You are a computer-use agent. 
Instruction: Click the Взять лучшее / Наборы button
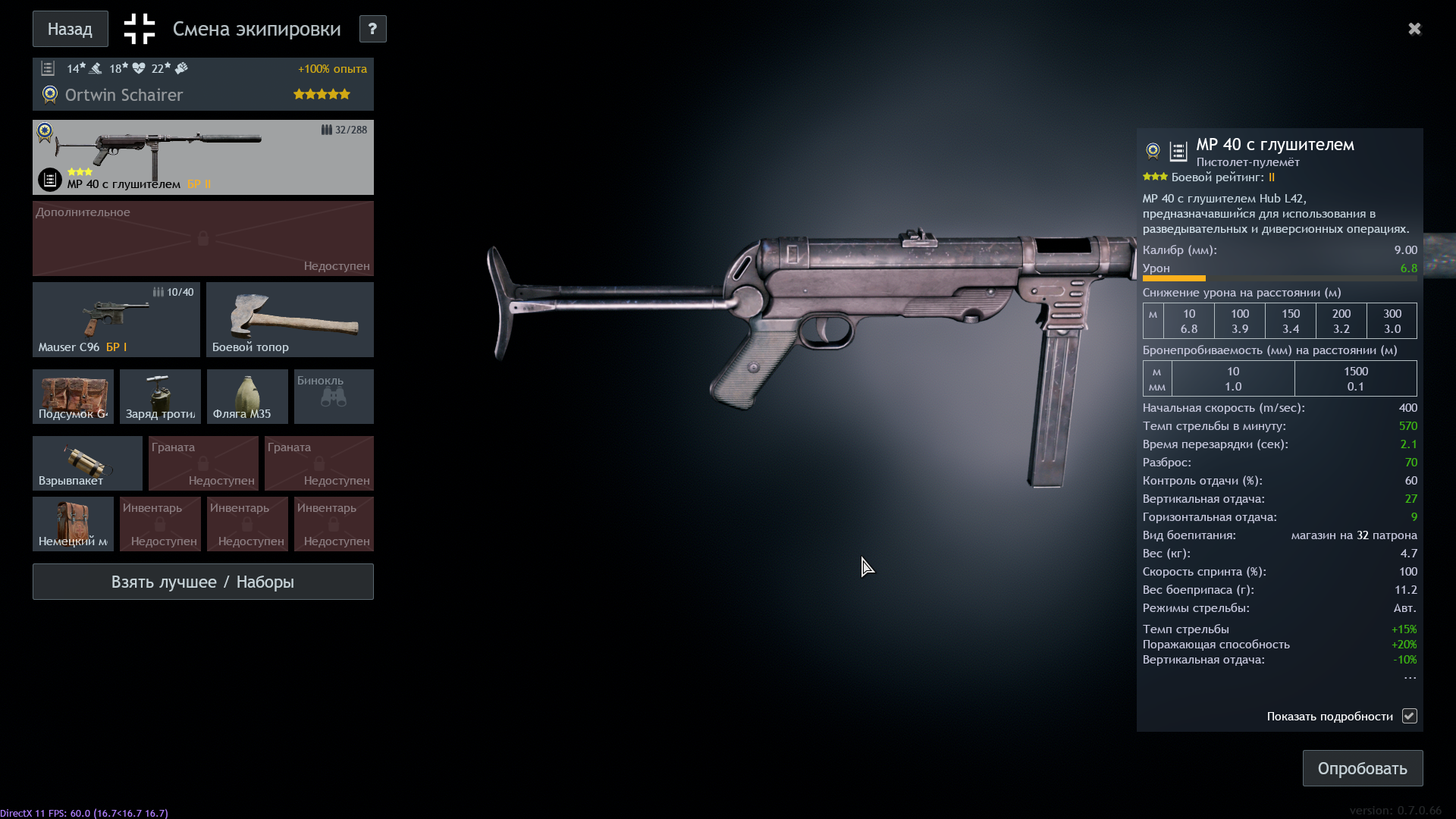point(202,582)
